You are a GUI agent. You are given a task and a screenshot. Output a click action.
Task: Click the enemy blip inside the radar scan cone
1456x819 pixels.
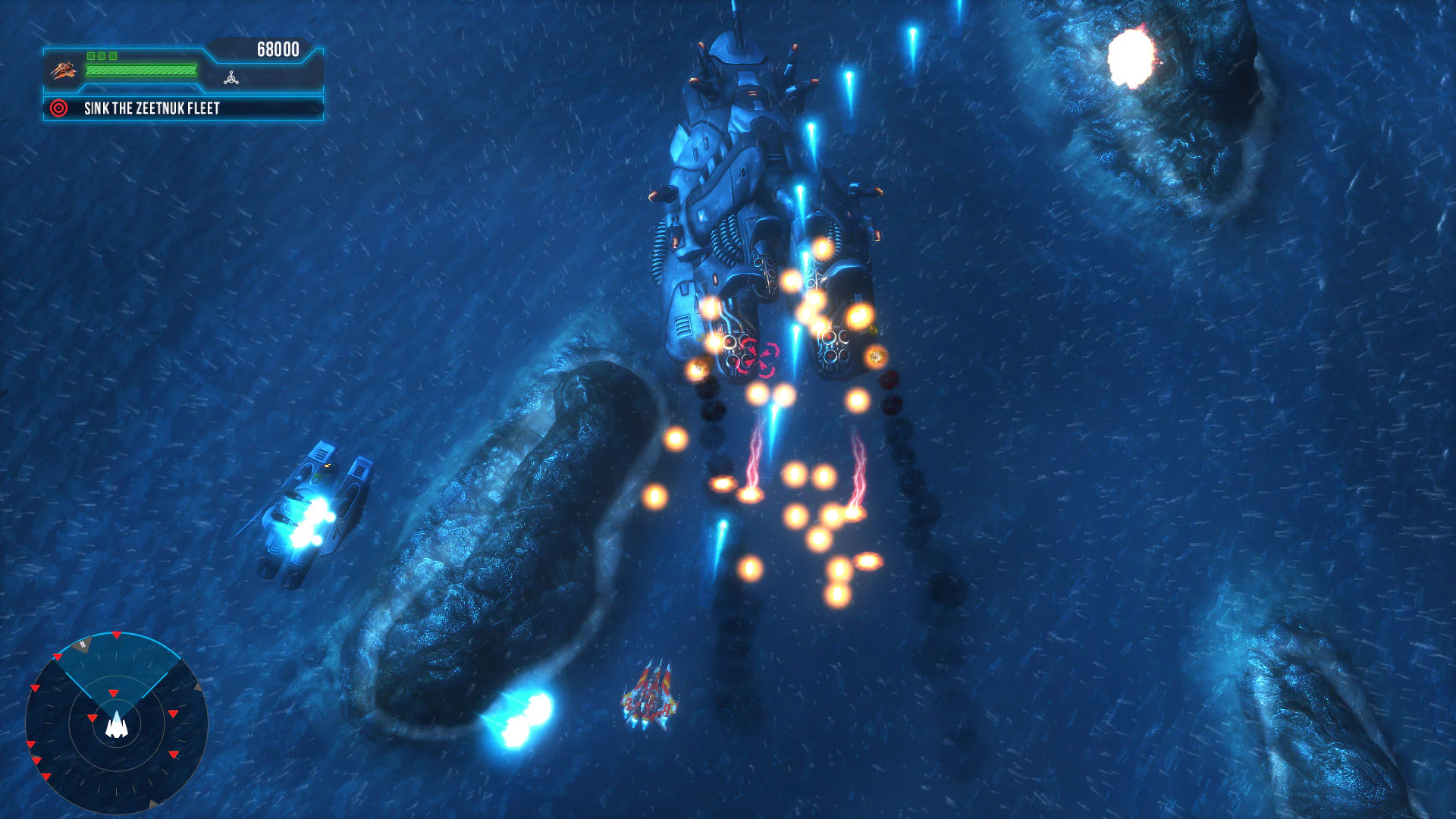(x=114, y=693)
